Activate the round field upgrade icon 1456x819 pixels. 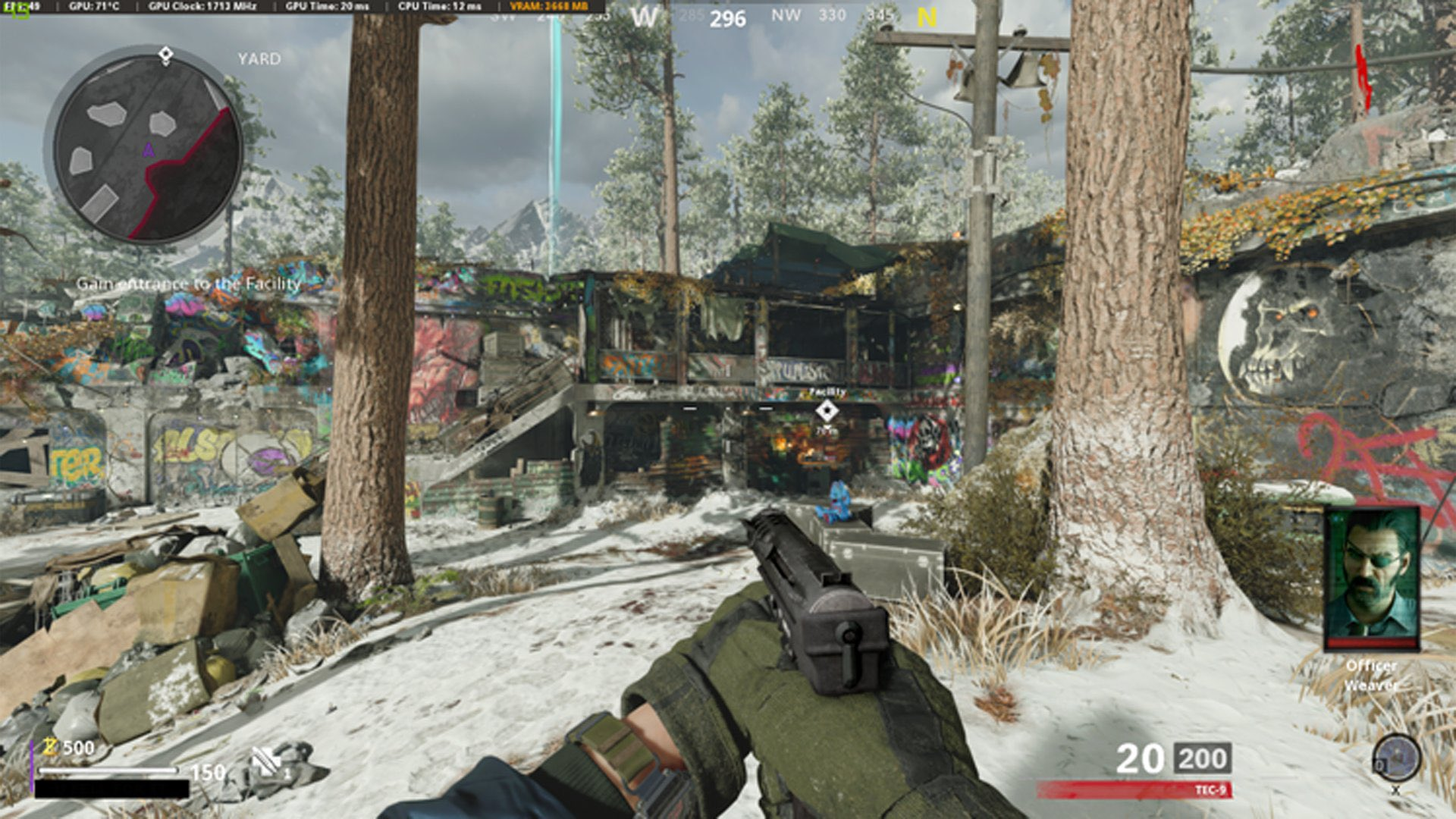[x=1396, y=758]
